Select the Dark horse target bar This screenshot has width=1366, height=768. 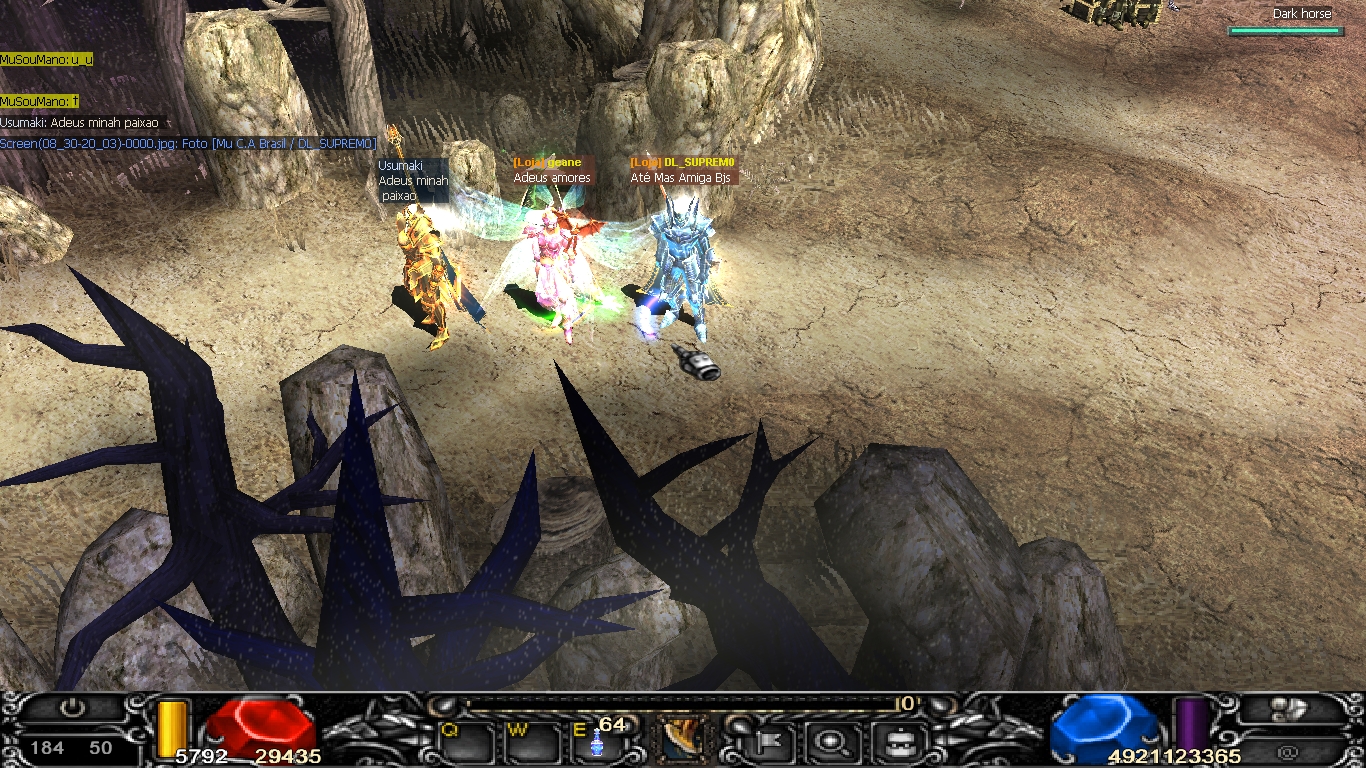coord(1285,31)
